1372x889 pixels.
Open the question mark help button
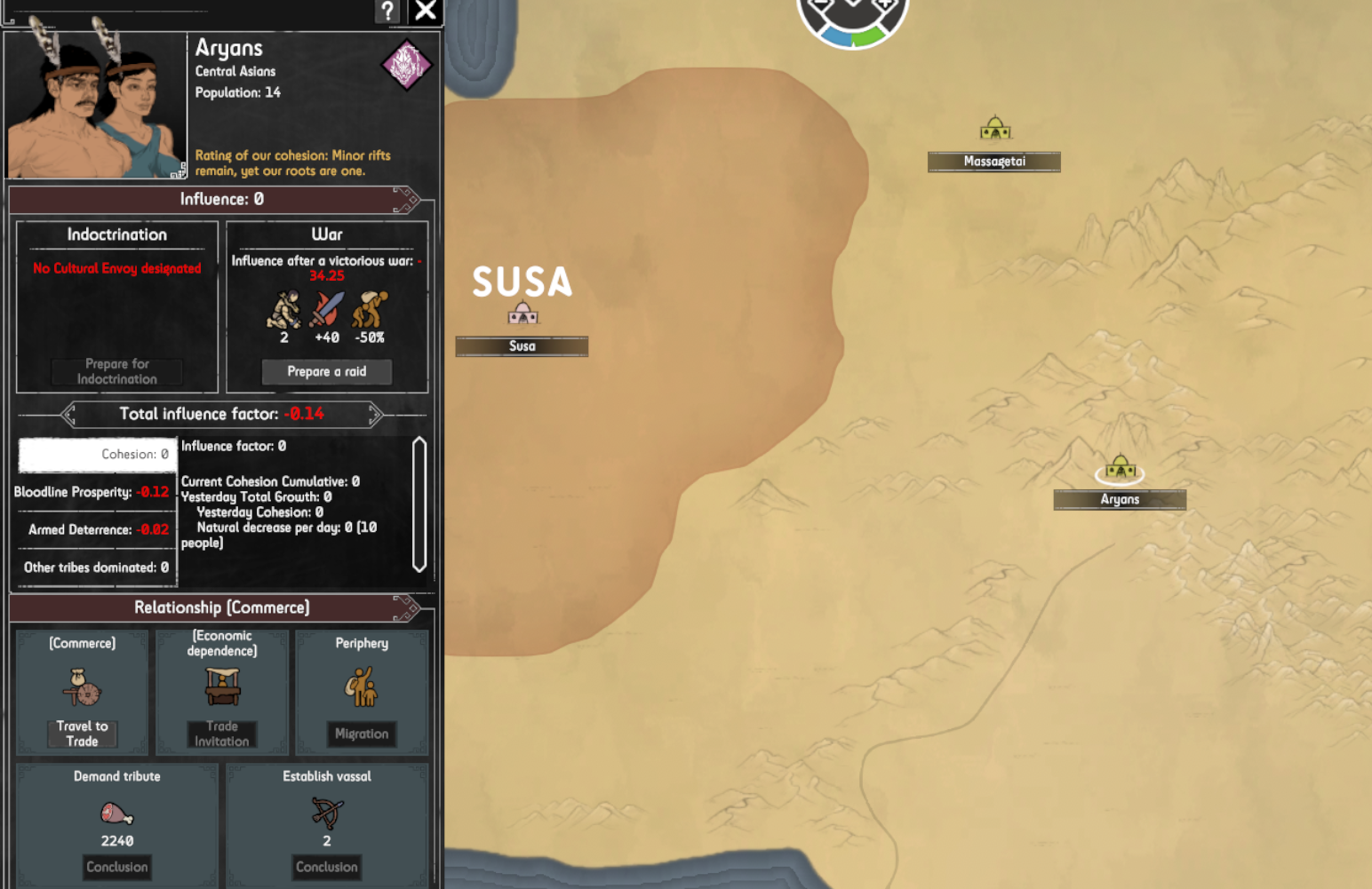pyautogui.click(x=387, y=11)
